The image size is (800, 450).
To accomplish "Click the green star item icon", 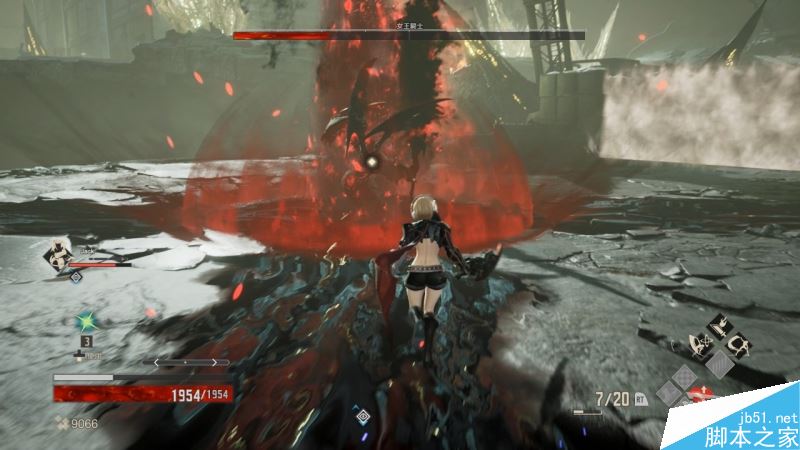I will coord(86,320).
